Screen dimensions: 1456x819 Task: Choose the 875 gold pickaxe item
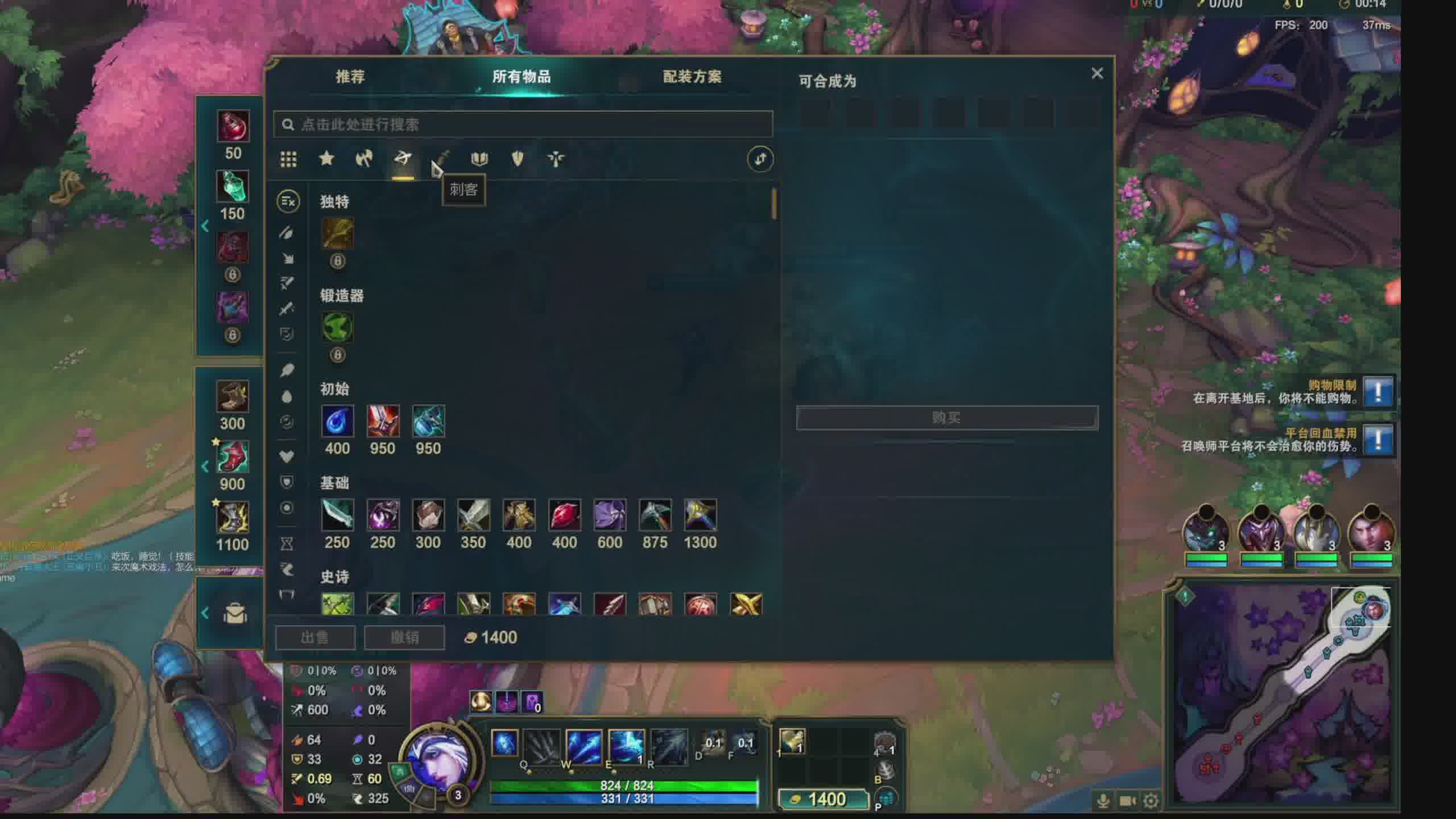pos(655,515)
